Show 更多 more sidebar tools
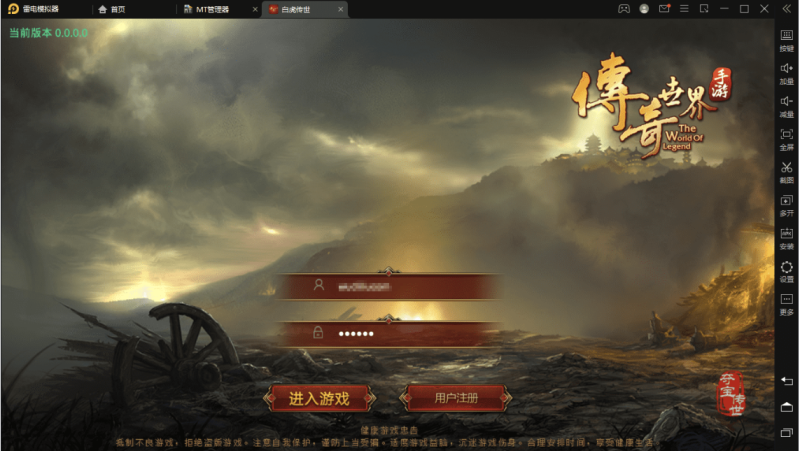Image resolution: width=800 pixels, height=451 pixels. [787, 303]
